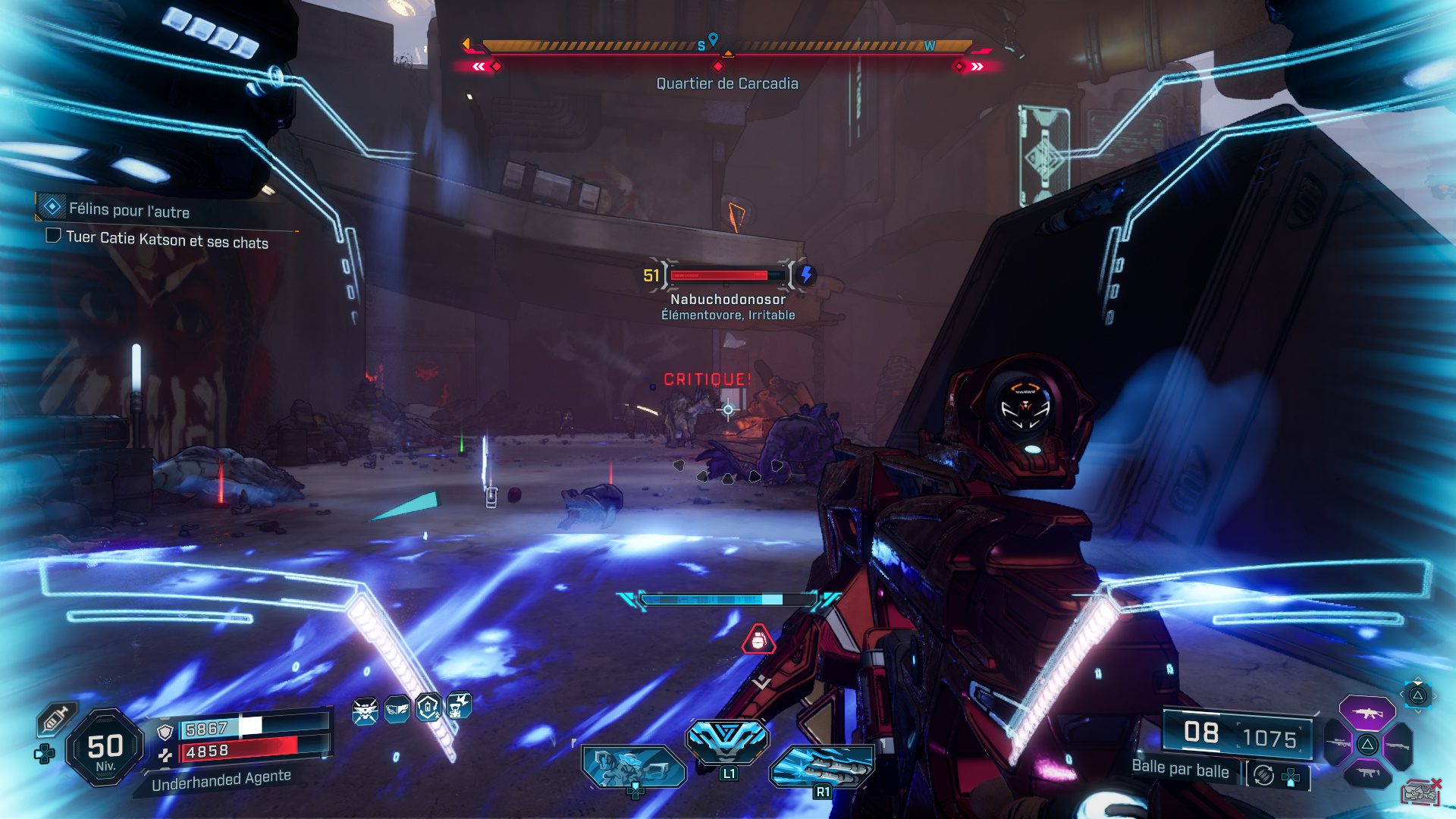This screenshot has width=1456, height=819.
Task: Select the lightning turret buff icon
Action: (459, 706)
